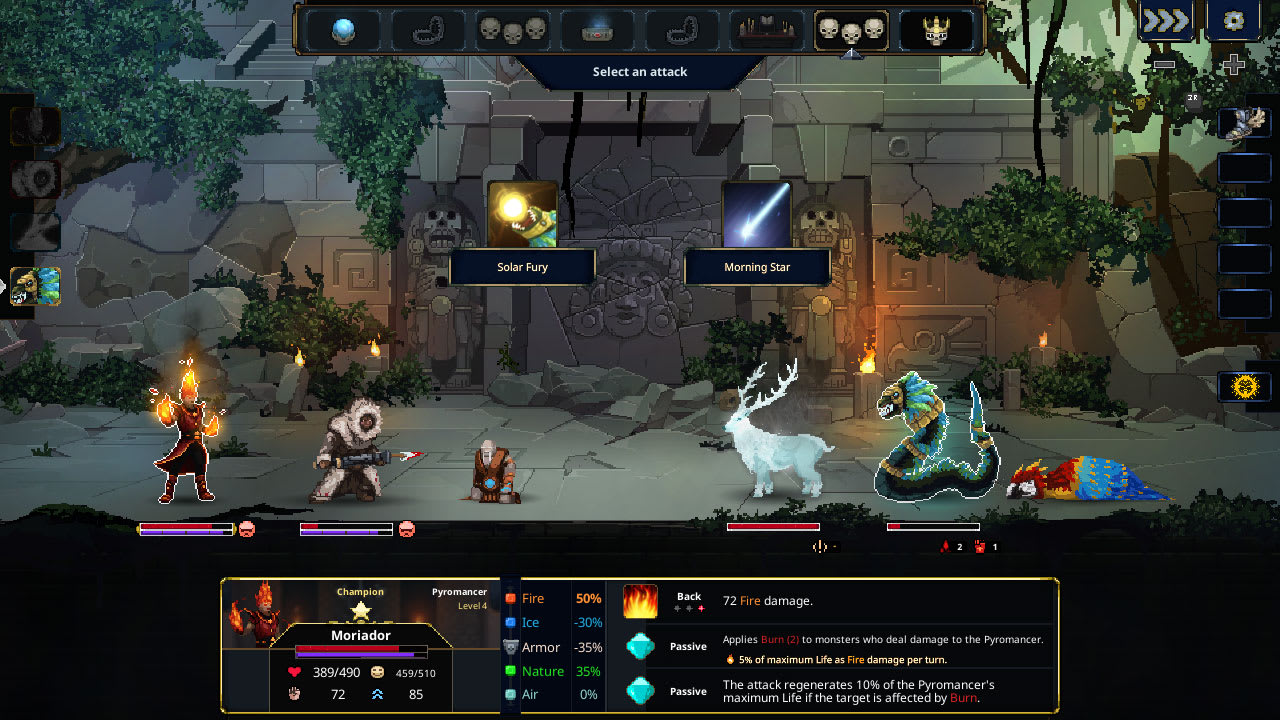The width and height of the screenshot is (1280, 720).
Task: Click the Burn status icon beside the serpent's health bar
Action: tap(946, 546)
